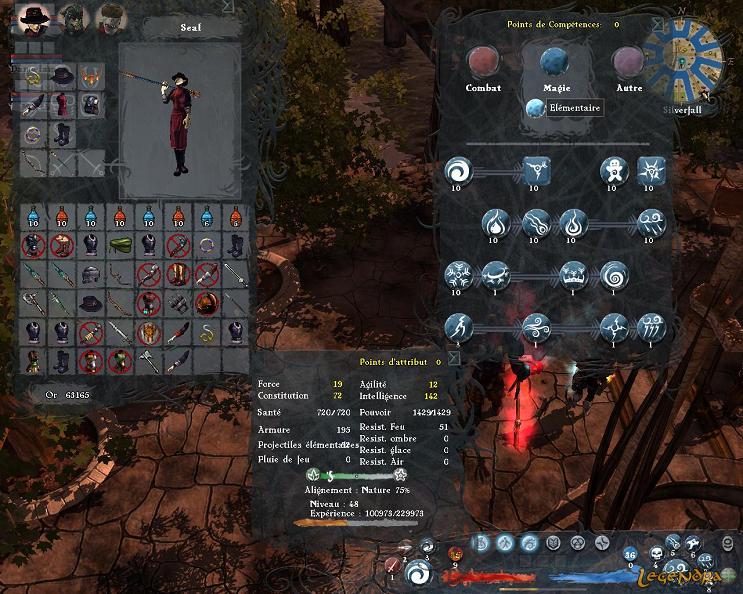
Task: Click the Silverfall compass minimap
Action: coord(685,57)
